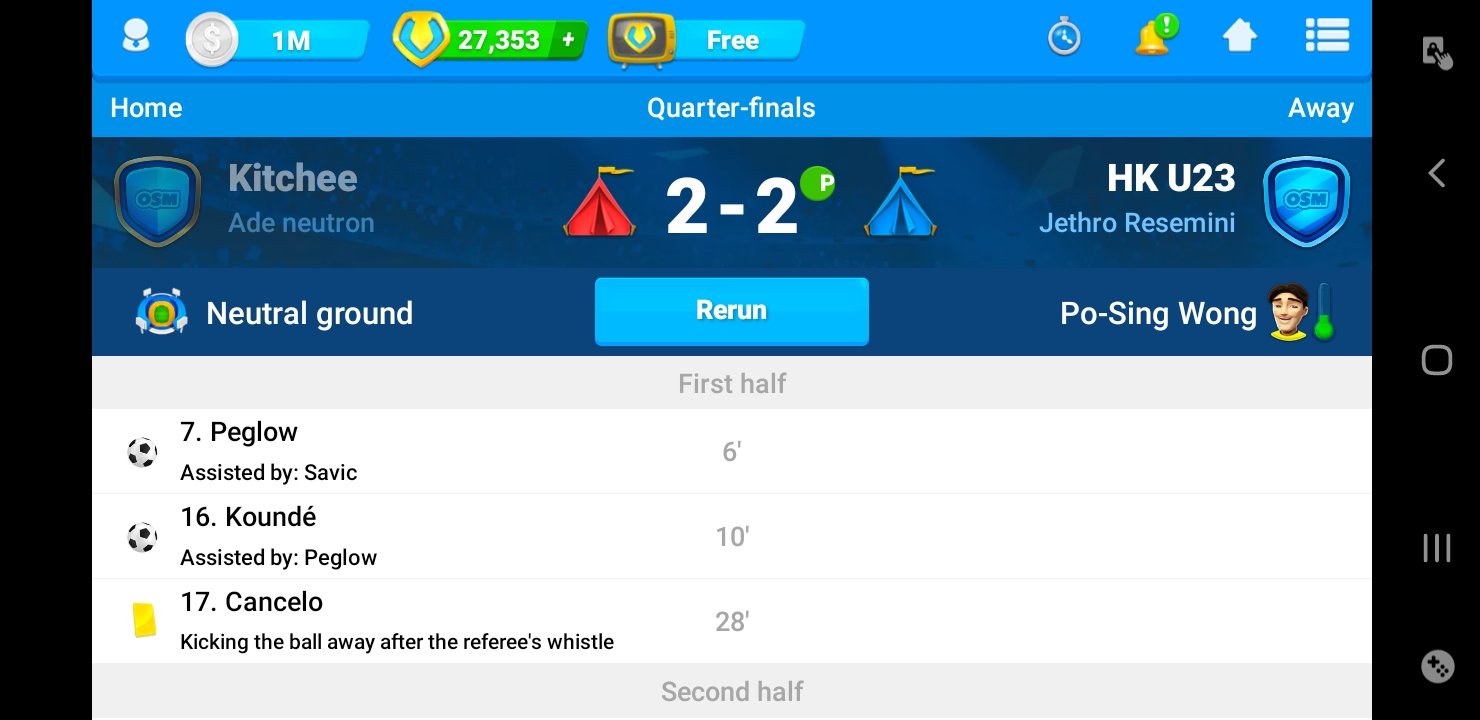Tap the Android back arrow
1480x720 pixels.
(x=1436, y=174)
